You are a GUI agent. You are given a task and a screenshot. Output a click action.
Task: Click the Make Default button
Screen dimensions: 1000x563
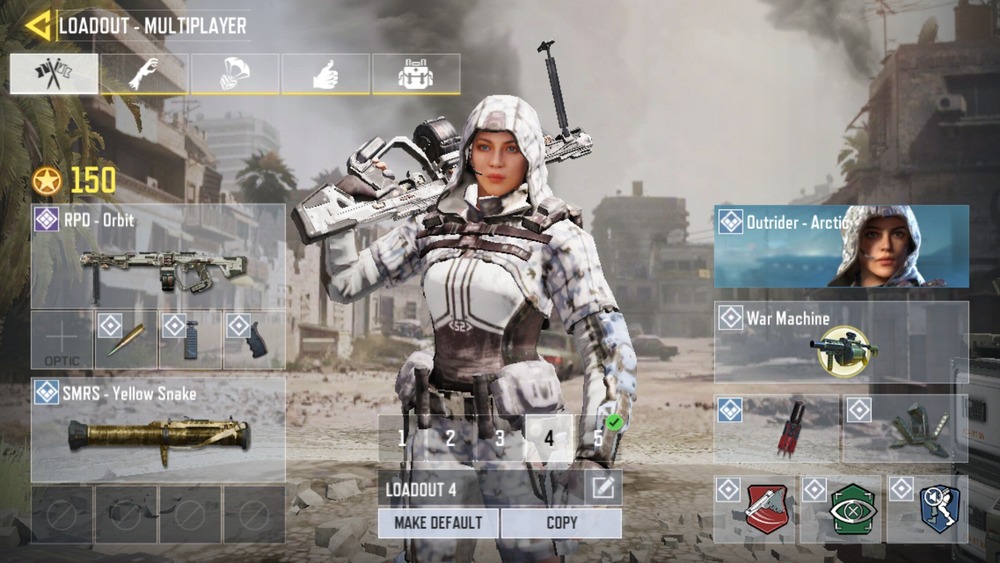tap(438, 523)
